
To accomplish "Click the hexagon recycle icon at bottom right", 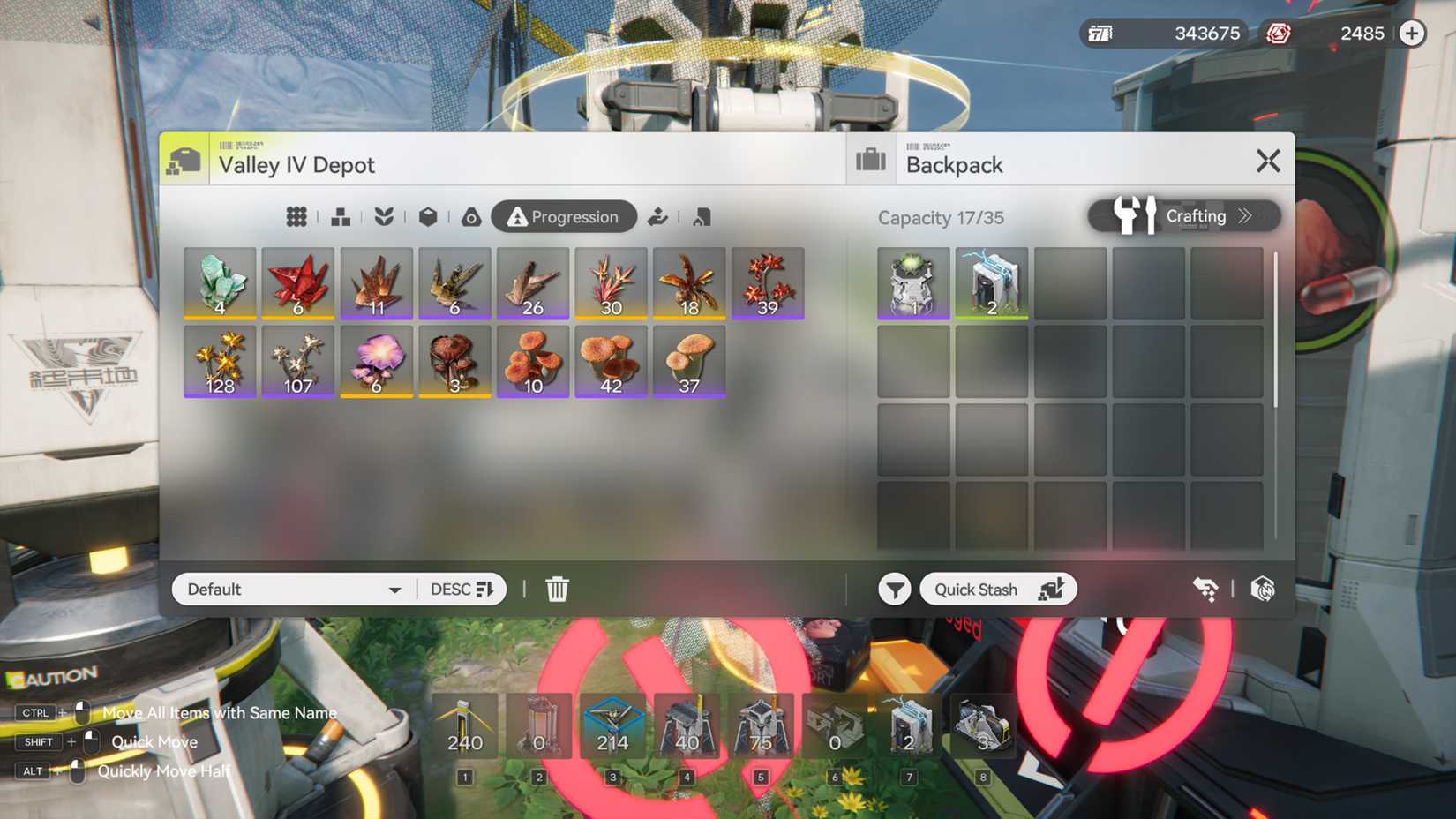I will click(x=1262, y=588).
